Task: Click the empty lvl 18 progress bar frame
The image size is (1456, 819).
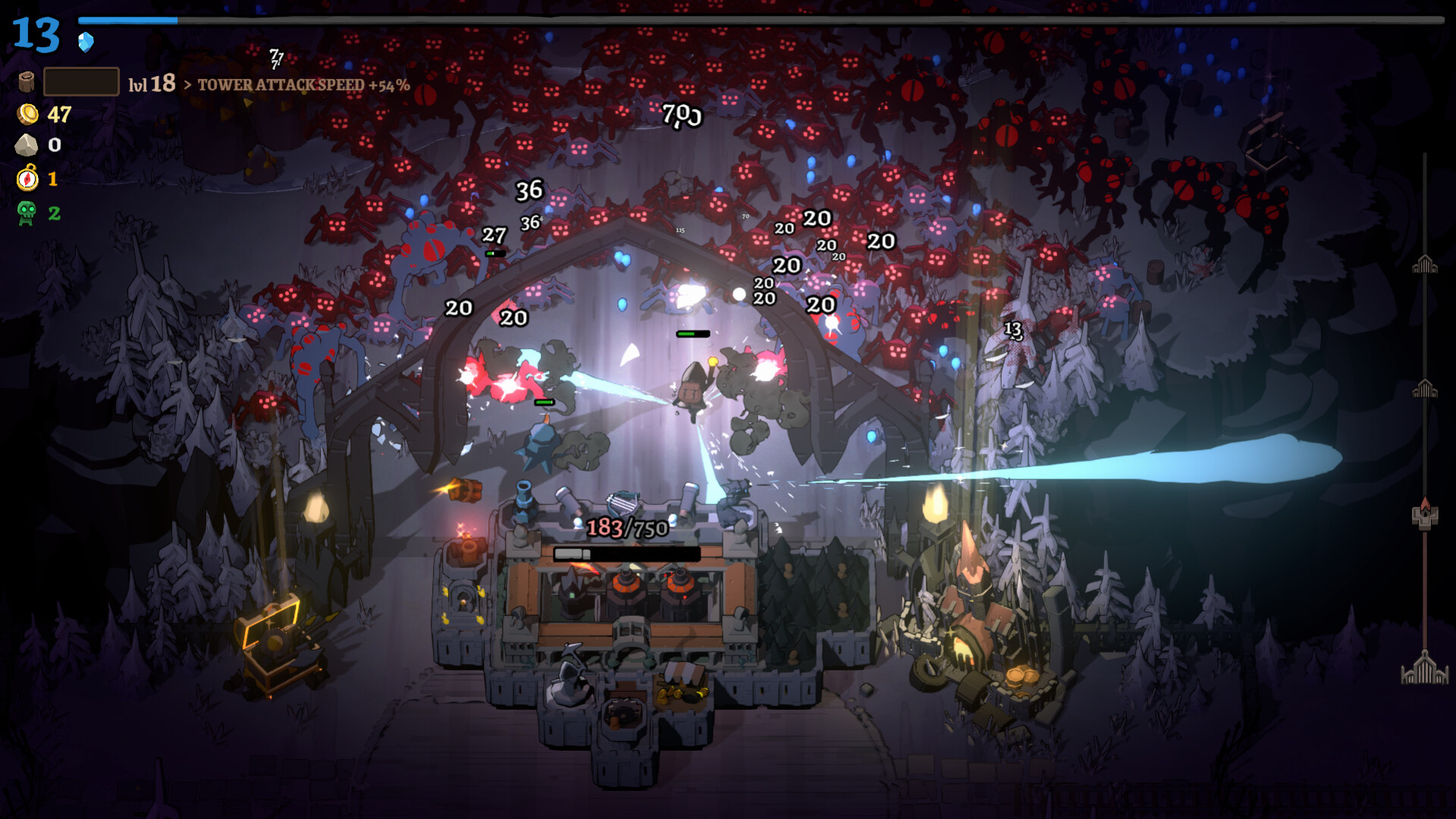Action: [x=81, y=80]
